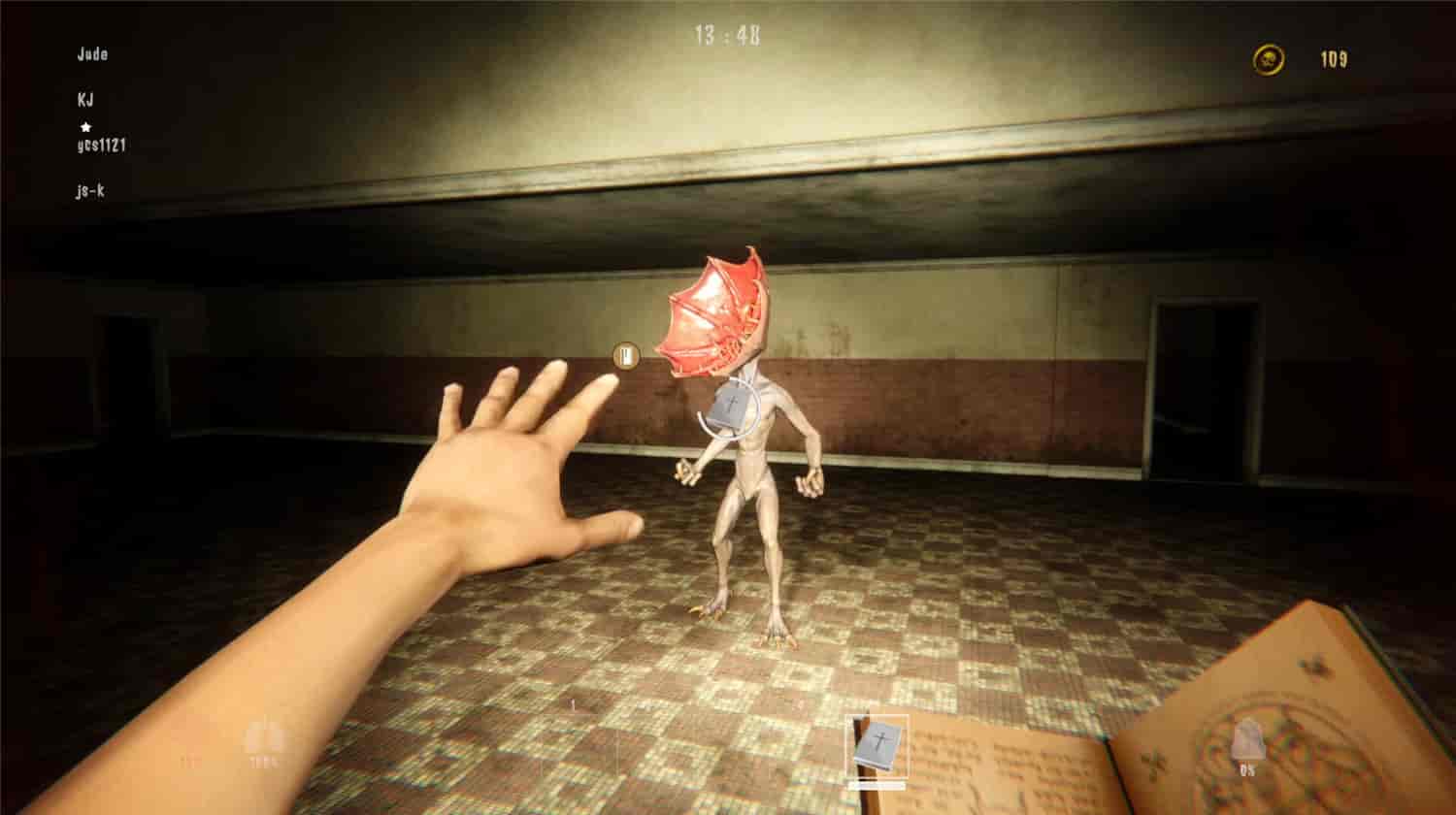Click player name KJ in the roster
The width and height of the screenshot is (1456, 815).
[x=87, y=100]
